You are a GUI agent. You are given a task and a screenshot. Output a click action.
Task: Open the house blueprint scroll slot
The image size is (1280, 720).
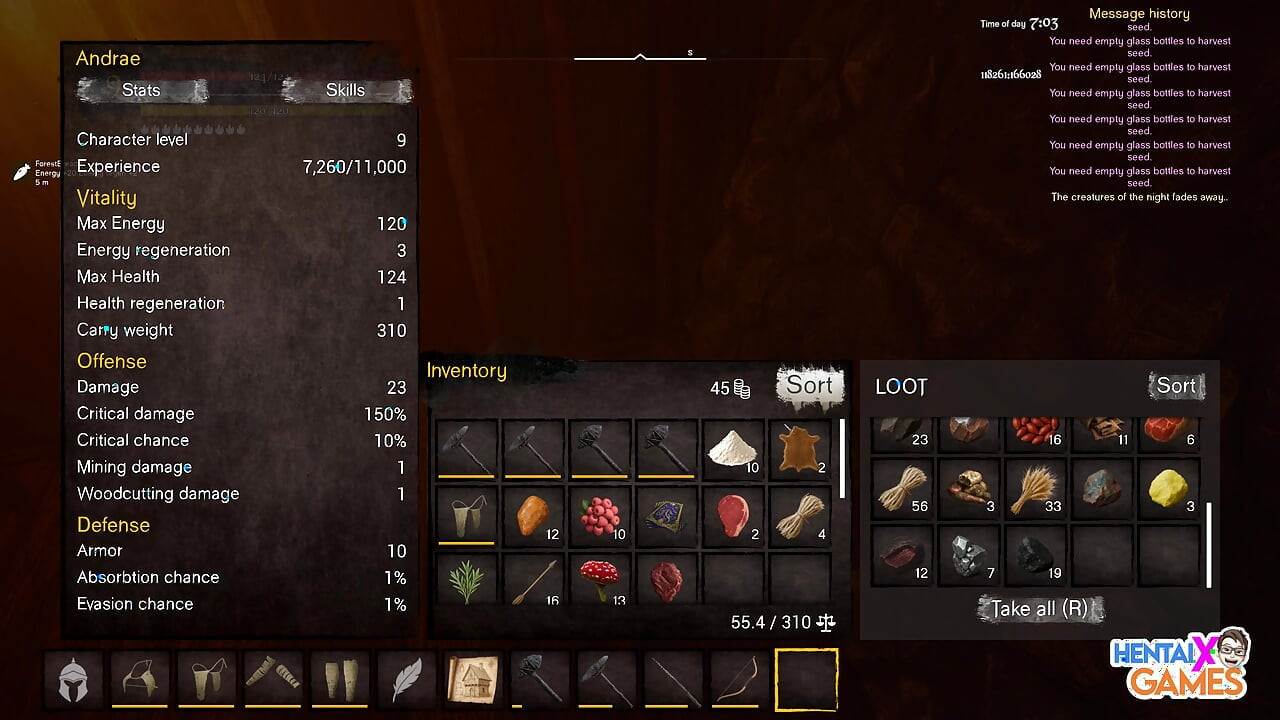(473, 679)
